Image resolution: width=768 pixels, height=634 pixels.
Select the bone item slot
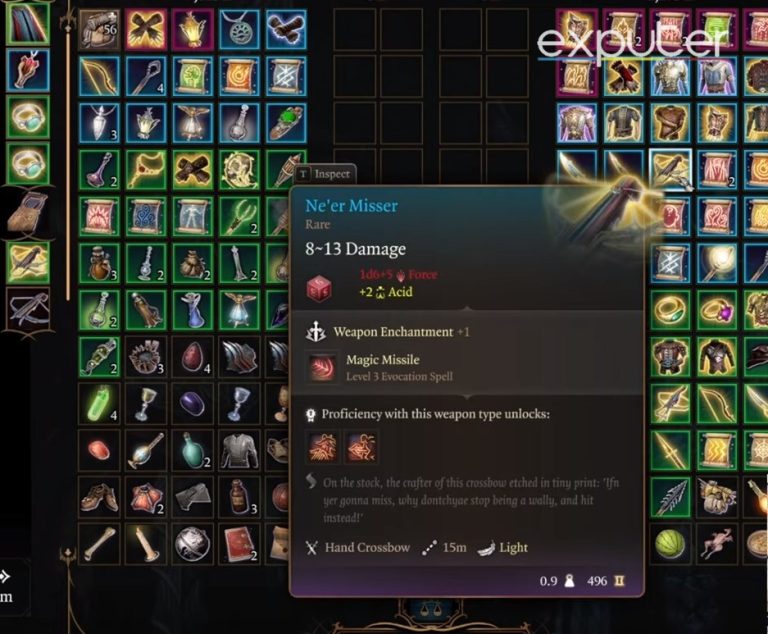pos(99,543)
